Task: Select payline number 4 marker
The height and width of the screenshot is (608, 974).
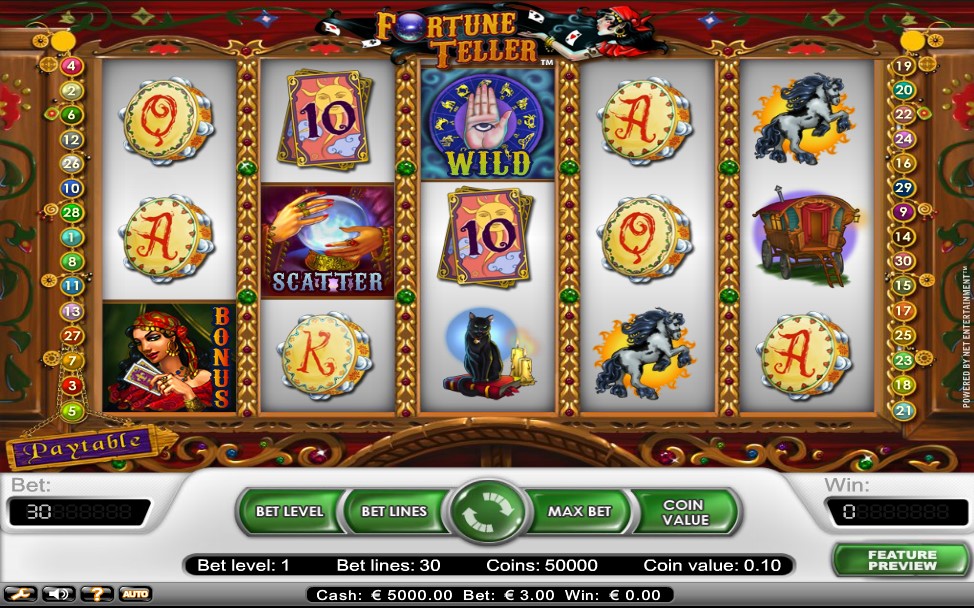Action: coord(71,66)
